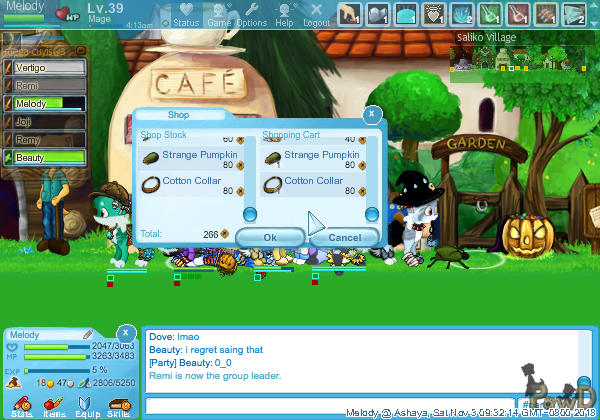Open the Status menu
The width and height of the screenshot is (600, 420).
[x=186, y=15]
